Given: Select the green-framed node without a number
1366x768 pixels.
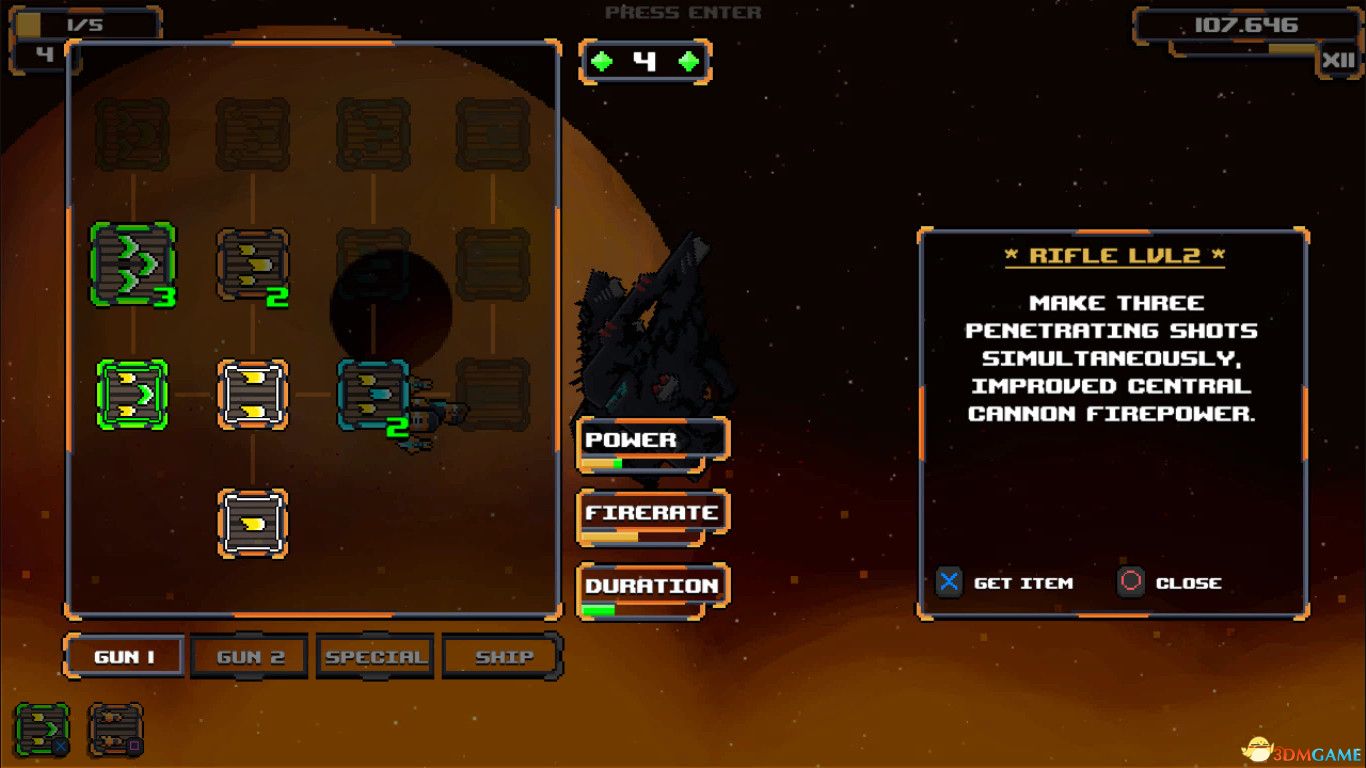Looking at the screenshot, I should [x=132, y=395].
